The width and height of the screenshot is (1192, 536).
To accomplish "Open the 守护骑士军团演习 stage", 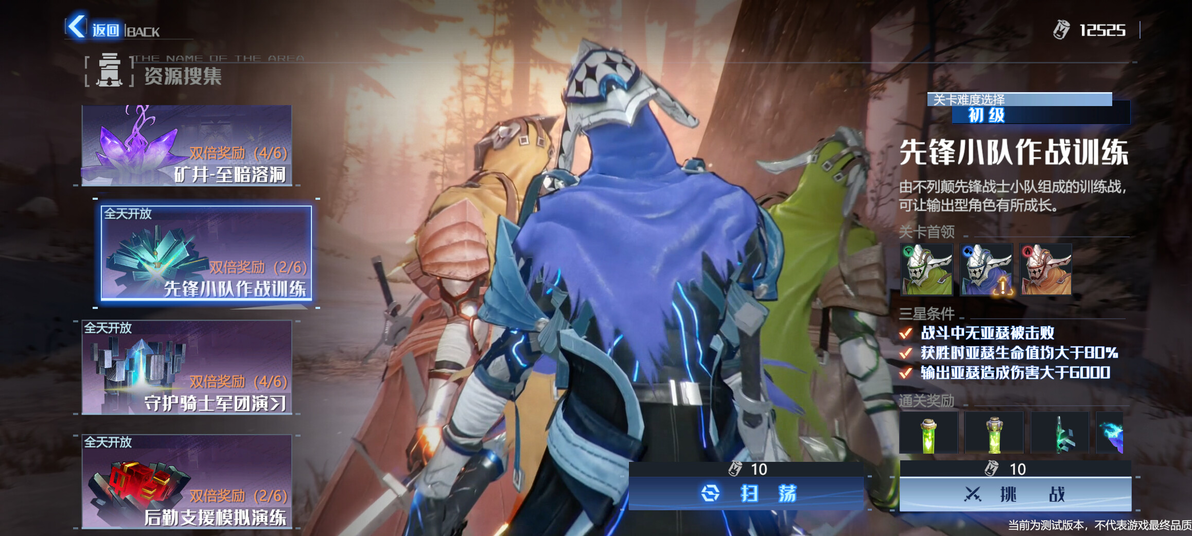I will 187,367.
